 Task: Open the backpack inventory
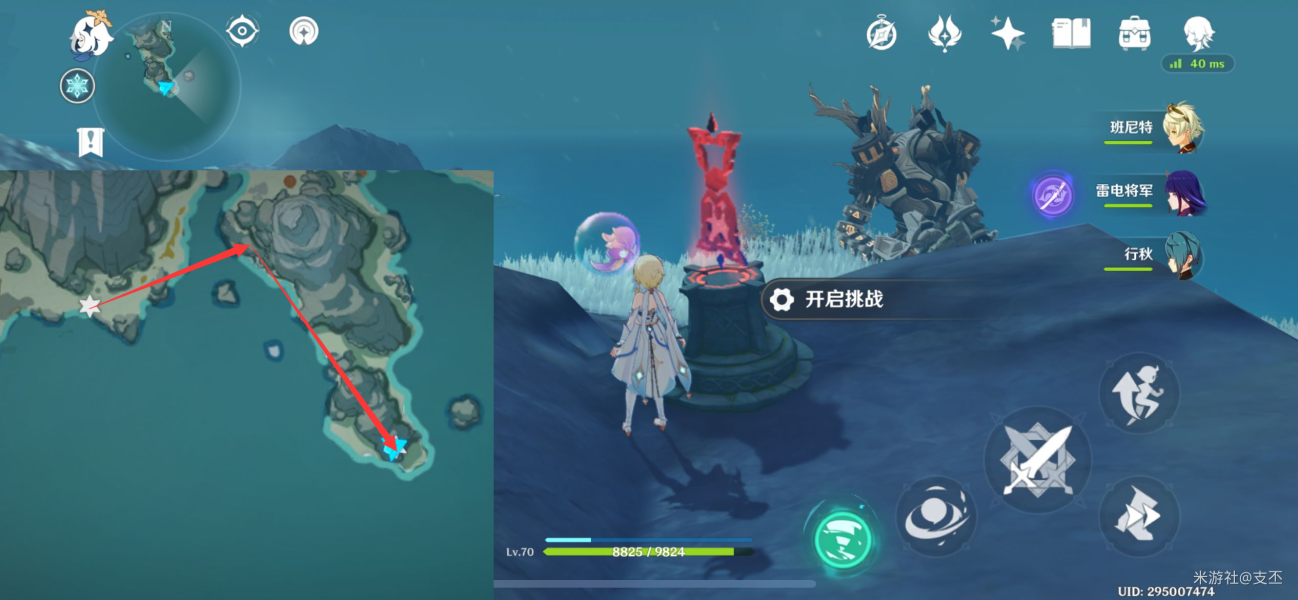pyautogui.click(x=1134, y=34)
